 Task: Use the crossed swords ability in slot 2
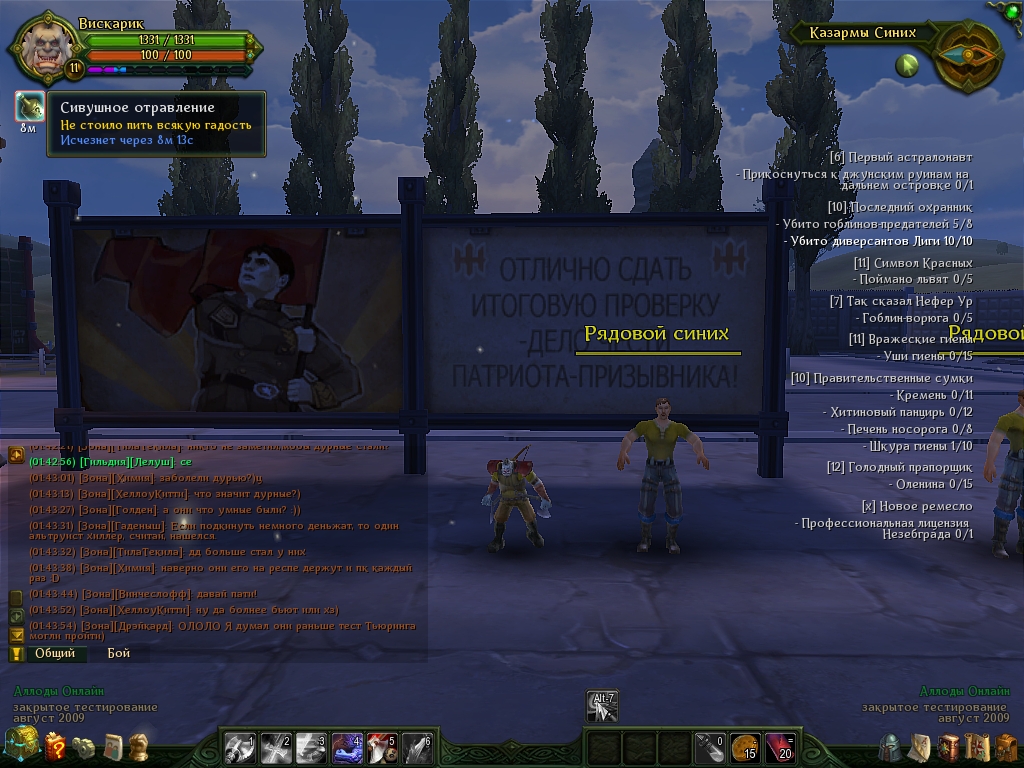275,747
